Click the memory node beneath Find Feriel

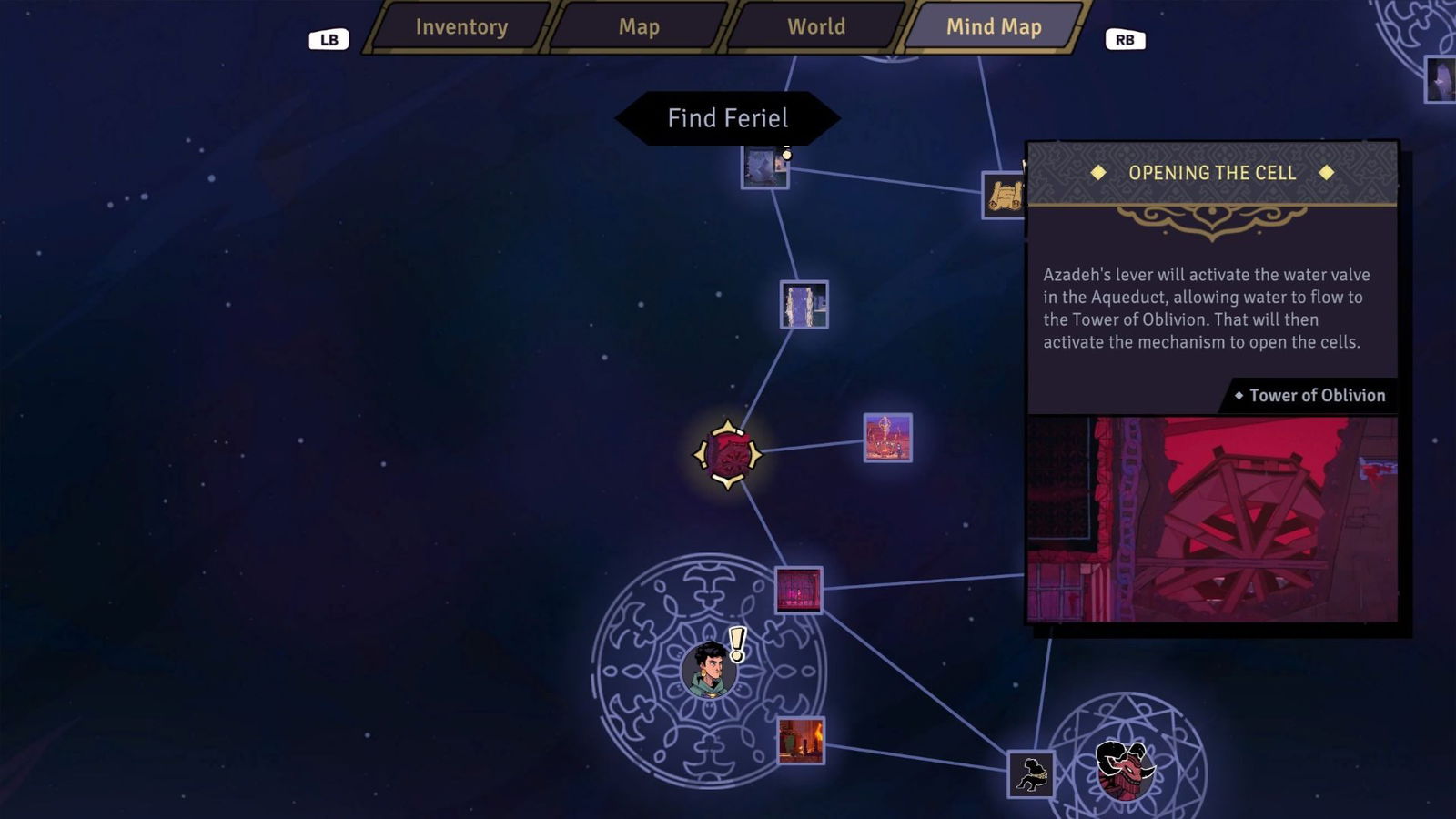coord(764,167)
